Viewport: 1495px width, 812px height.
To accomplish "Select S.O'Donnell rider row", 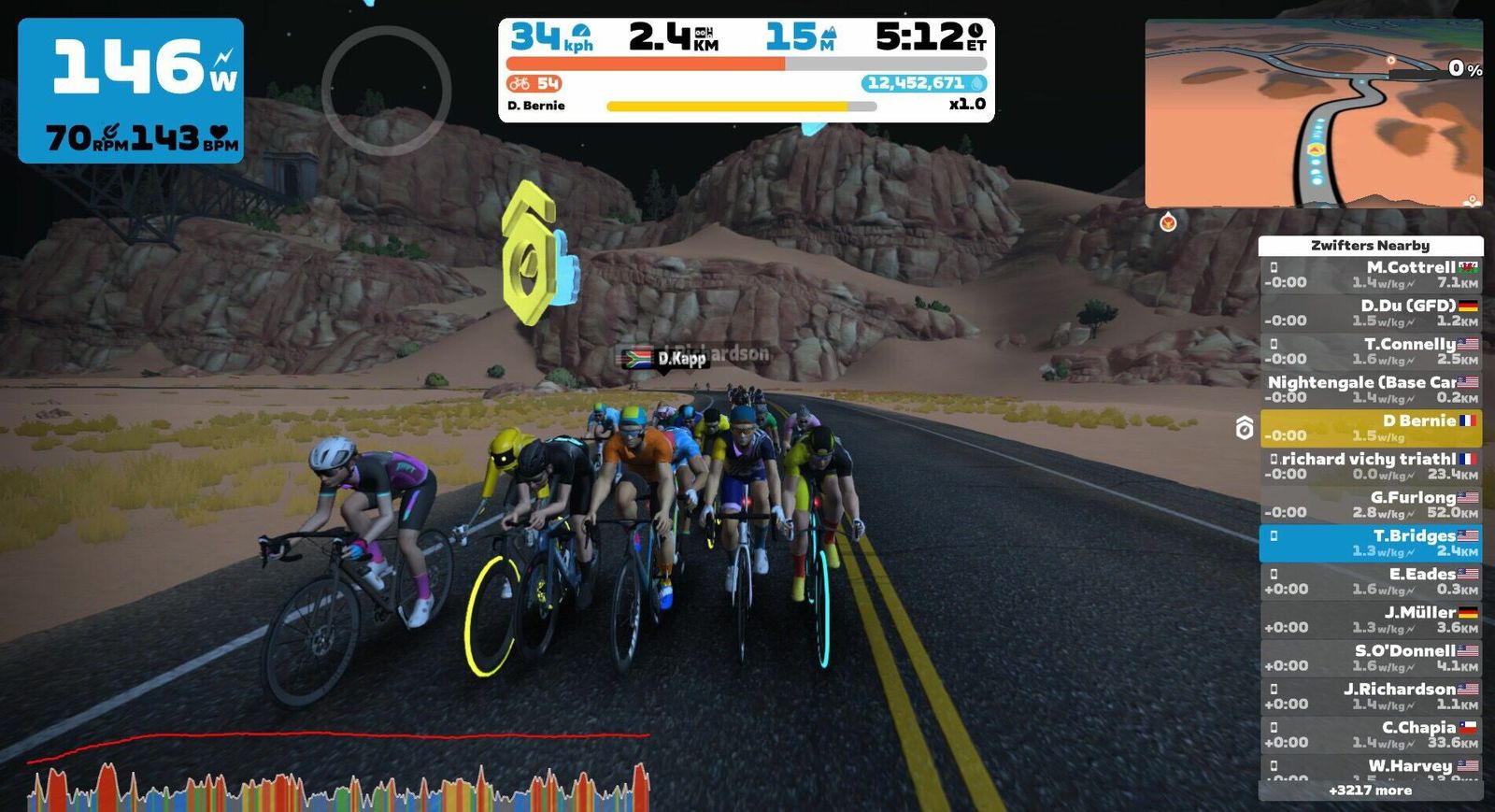I will (1370, 658).
